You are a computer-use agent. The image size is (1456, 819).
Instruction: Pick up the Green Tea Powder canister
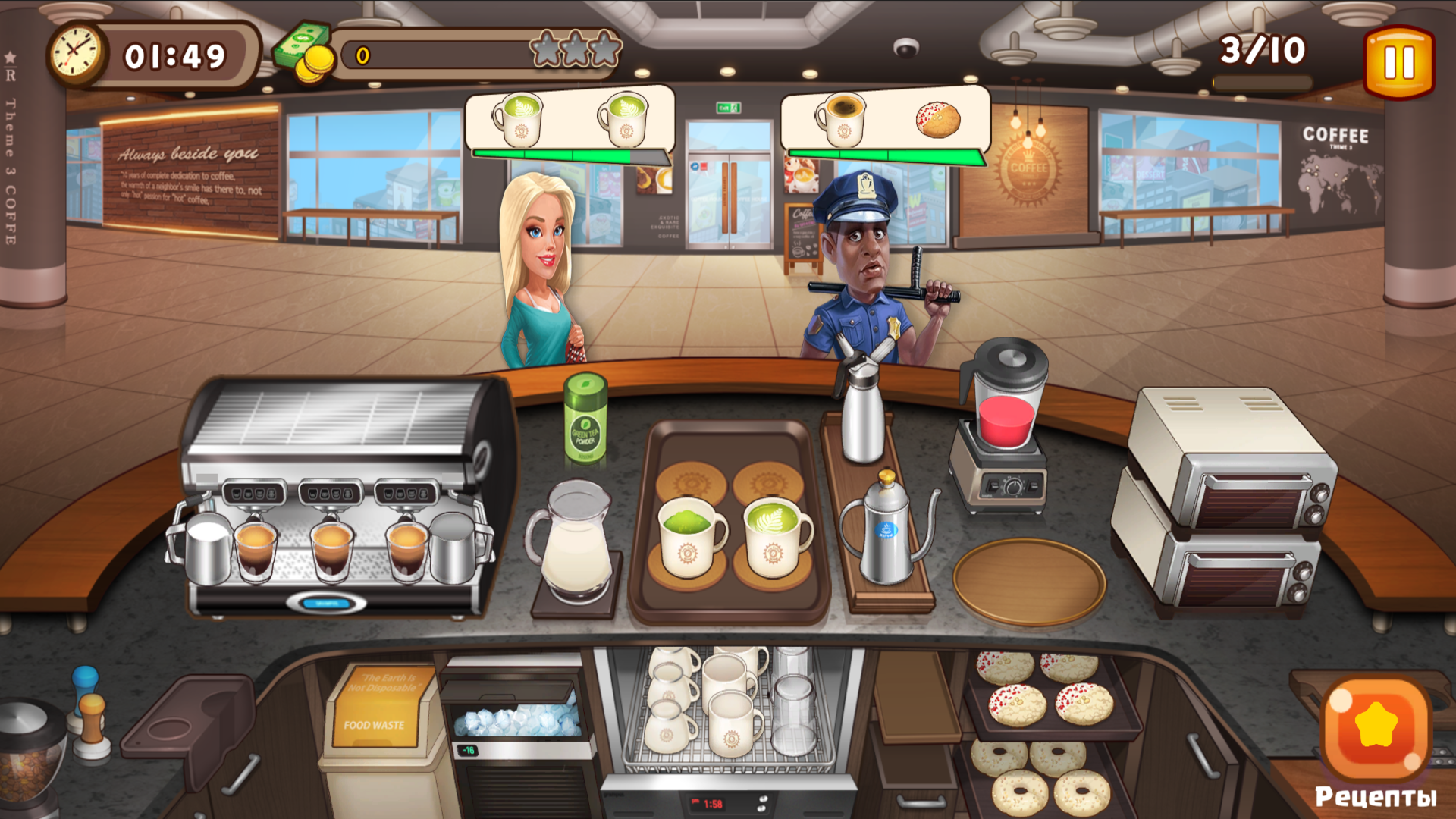pos(584,421)
